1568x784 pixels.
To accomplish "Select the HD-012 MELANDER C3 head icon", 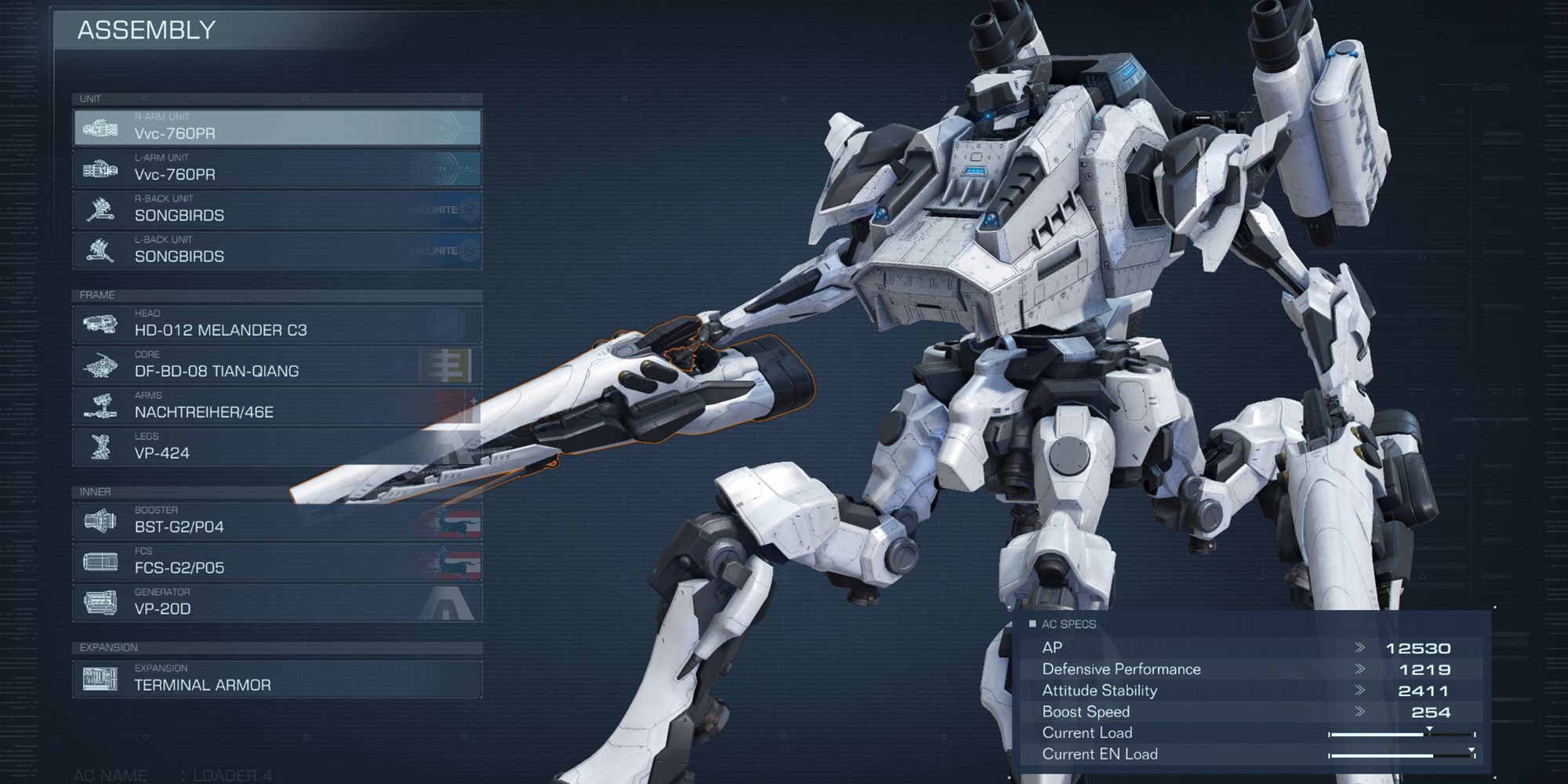I will (x=98, y=325).
